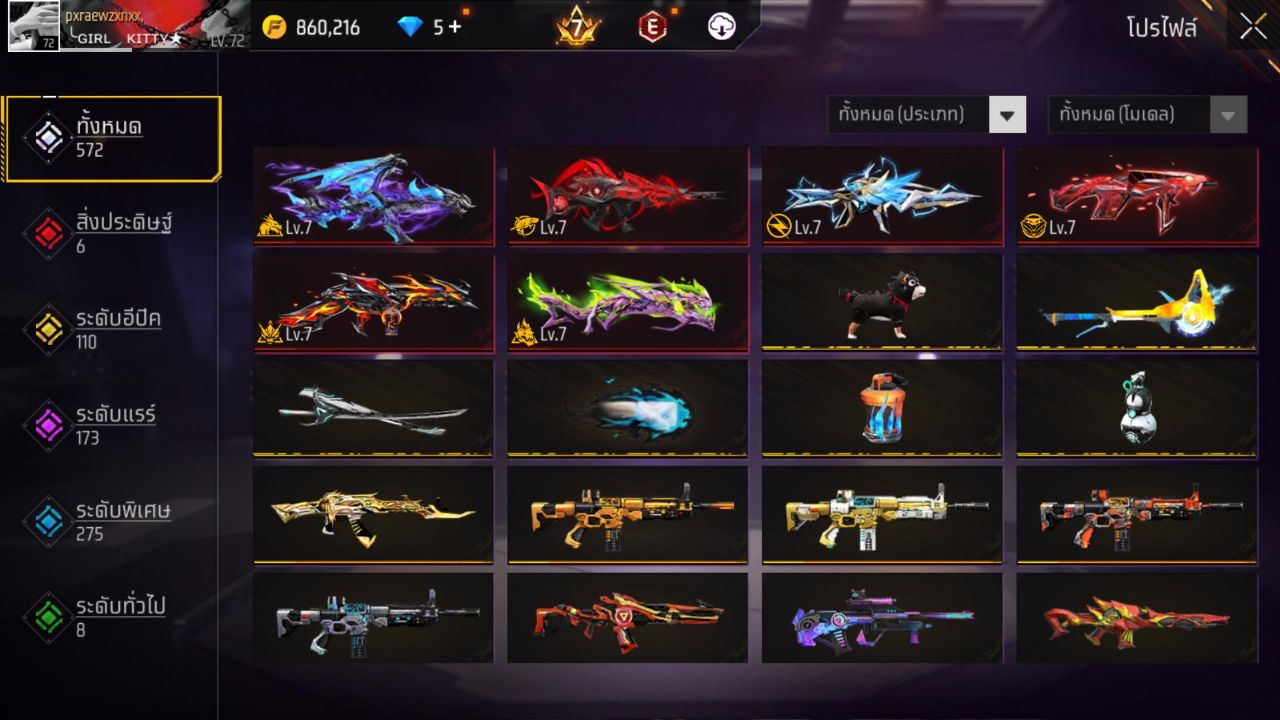Select the ระดับพิเศษ blue diamond filter icon
Screen dimensions: 1280x720
[x=47, y=520]
